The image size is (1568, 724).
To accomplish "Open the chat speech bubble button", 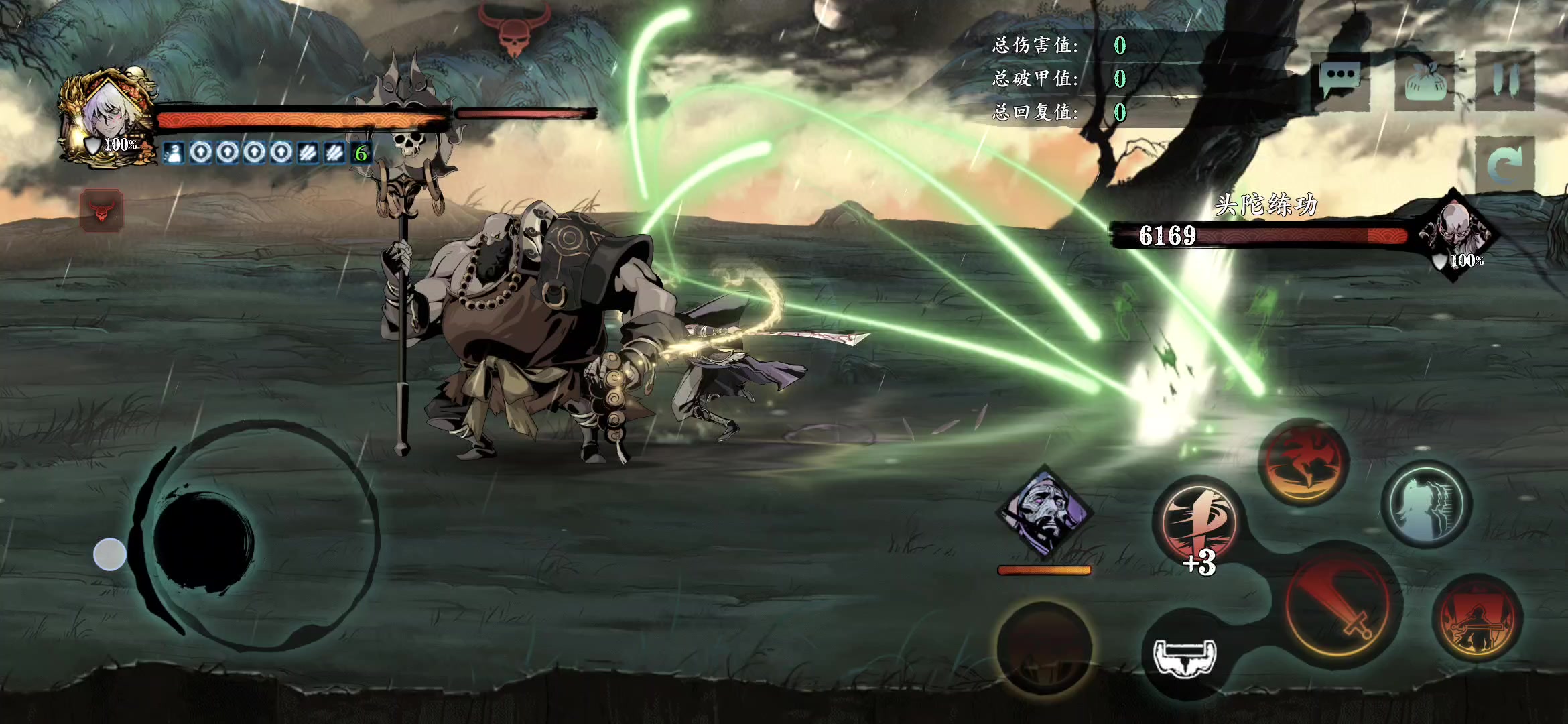I will [x=1340, y=81].
